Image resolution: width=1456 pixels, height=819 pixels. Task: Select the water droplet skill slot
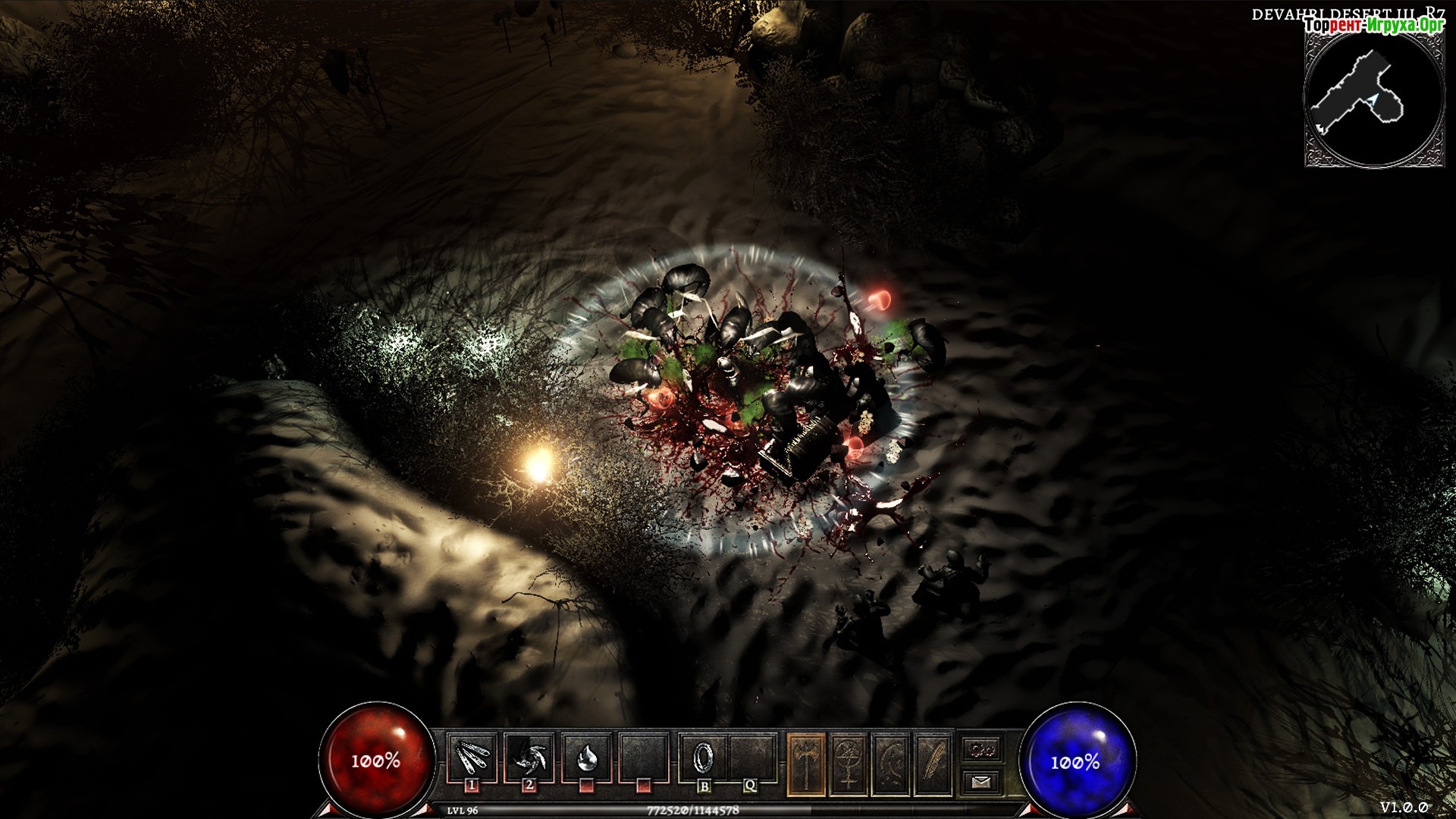(x=586, y=757)
